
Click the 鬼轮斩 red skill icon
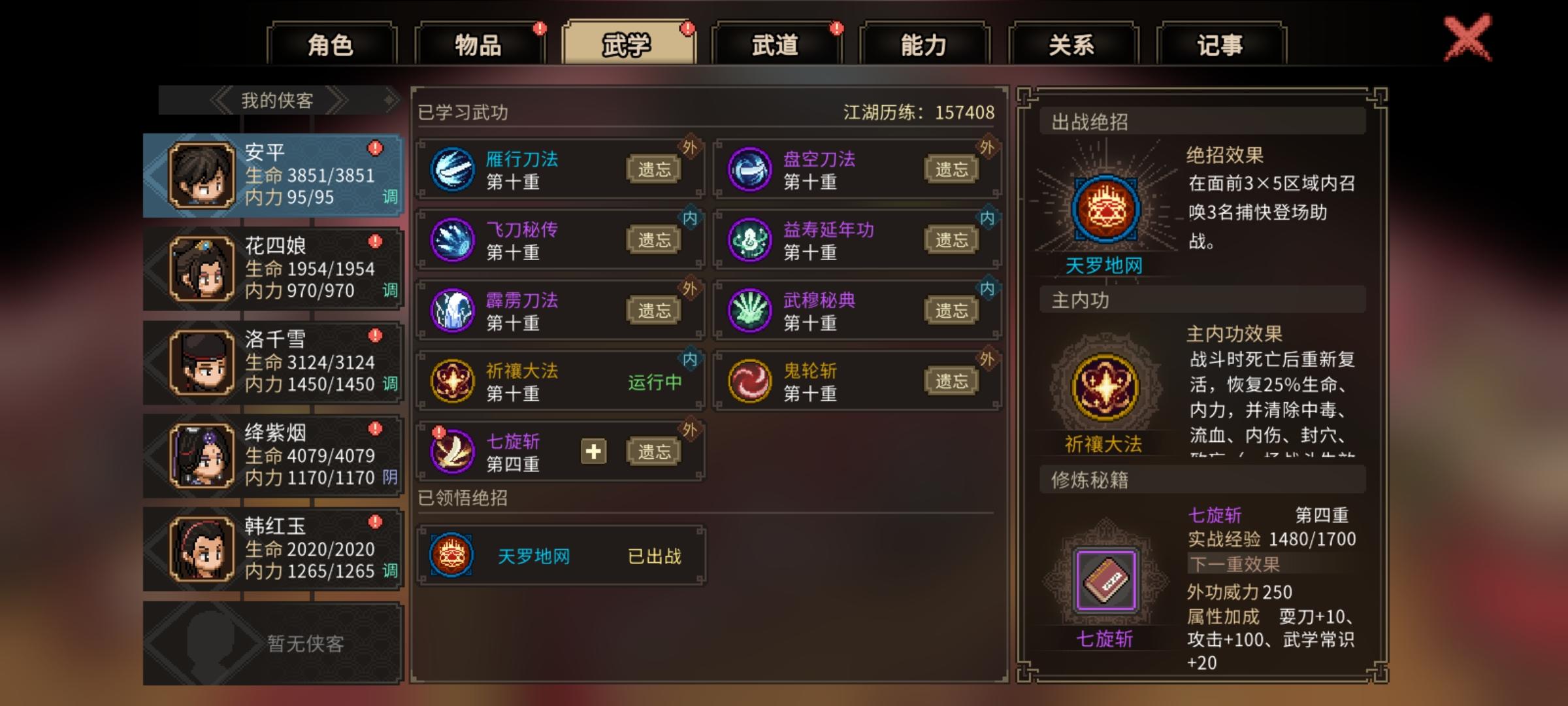749,378
